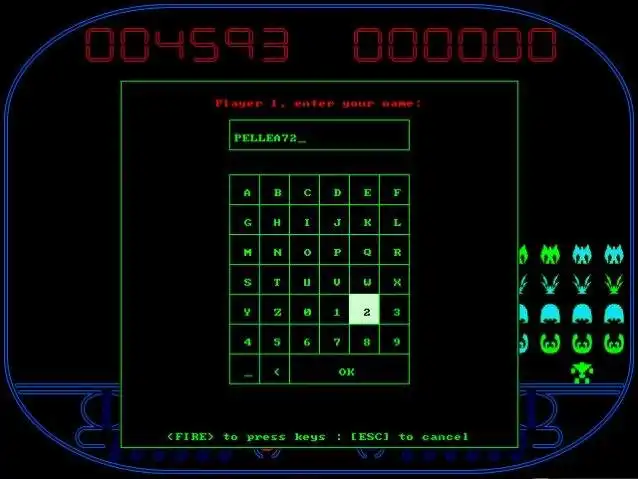
Task: Confirm the name with the OK key
Action: click(x=348, y=371)
